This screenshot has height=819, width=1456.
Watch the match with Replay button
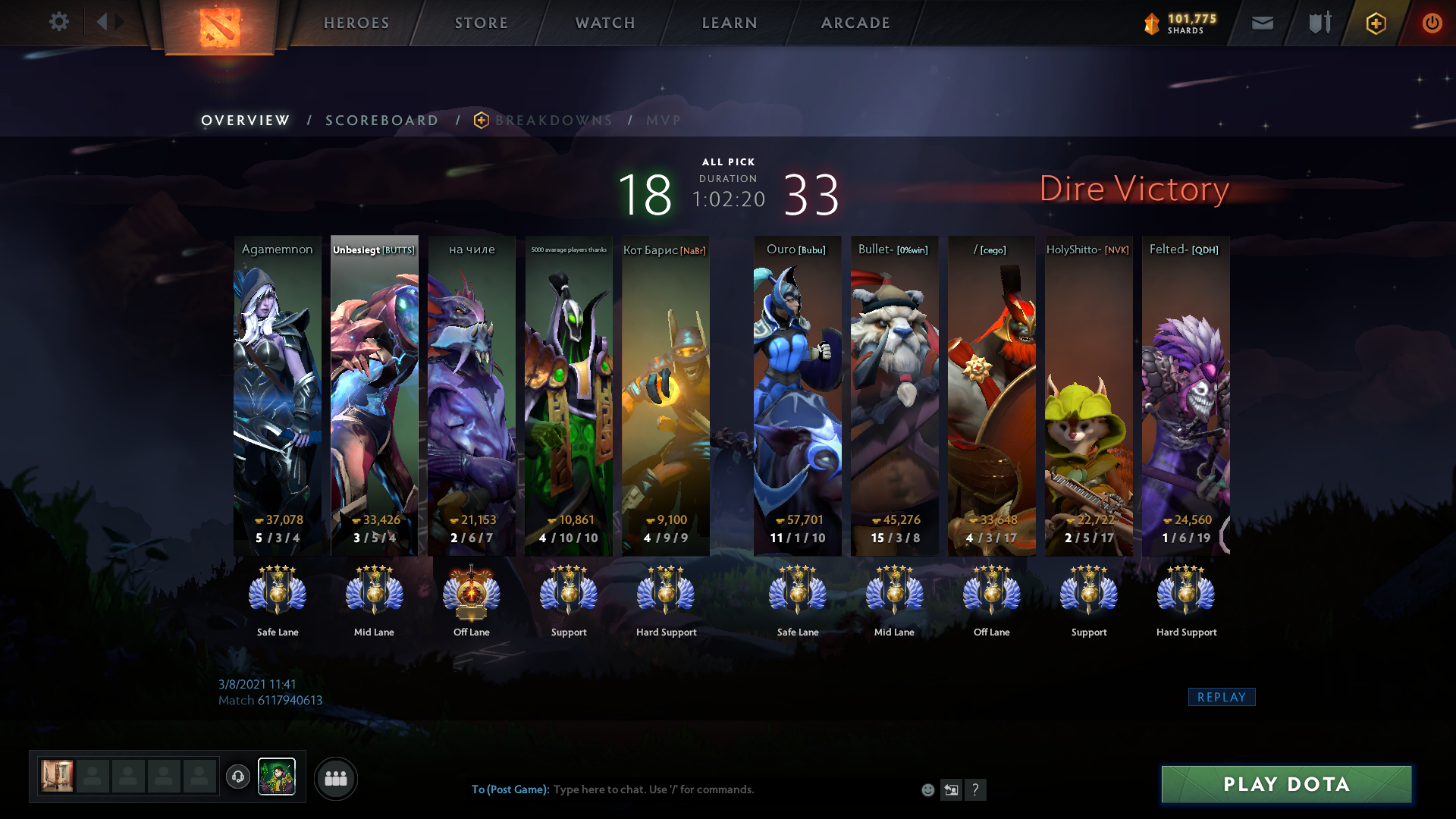click(1221, 697)
